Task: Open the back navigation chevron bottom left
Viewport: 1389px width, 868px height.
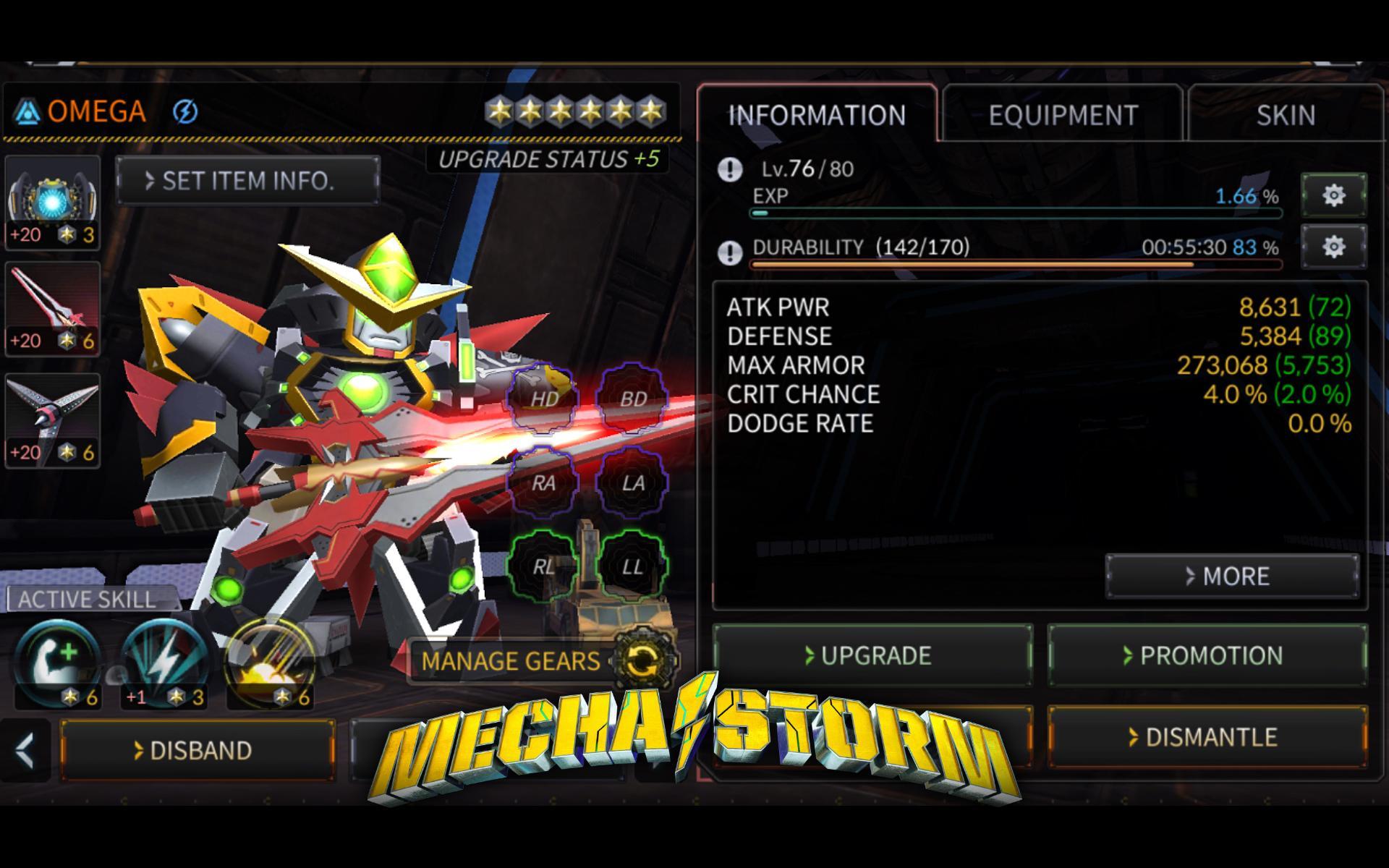Action: [x=27, y=750]
